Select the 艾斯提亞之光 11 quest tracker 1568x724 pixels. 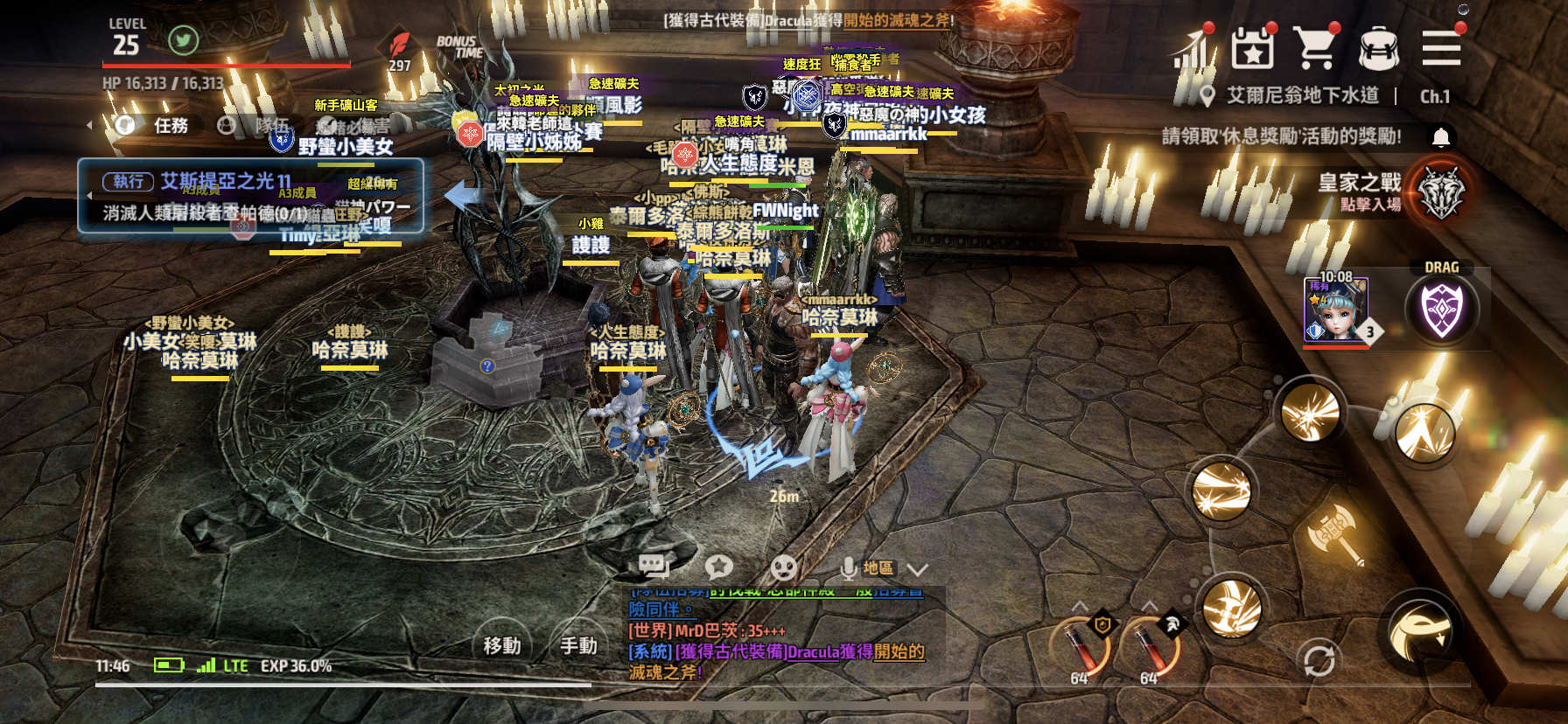[250, 196]
